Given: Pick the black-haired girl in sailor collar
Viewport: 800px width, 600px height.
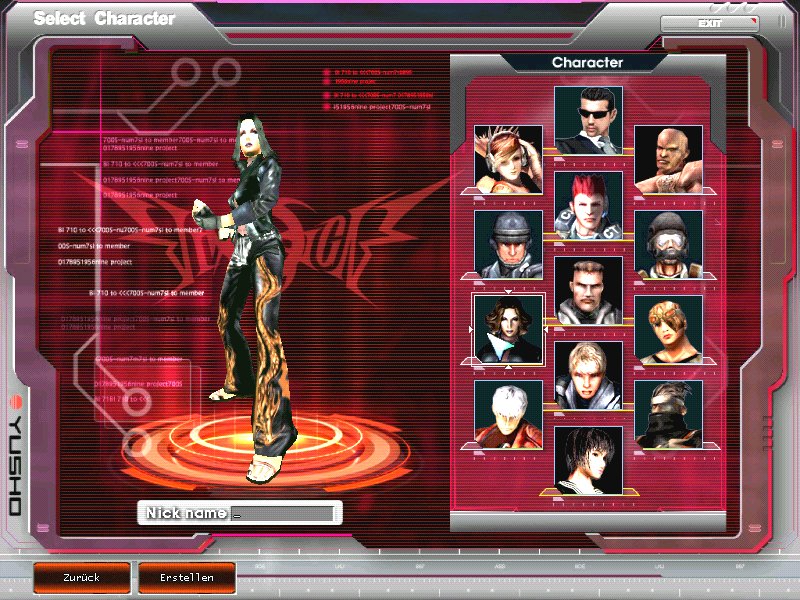Looking at the screenshot, I should (588, 460).
